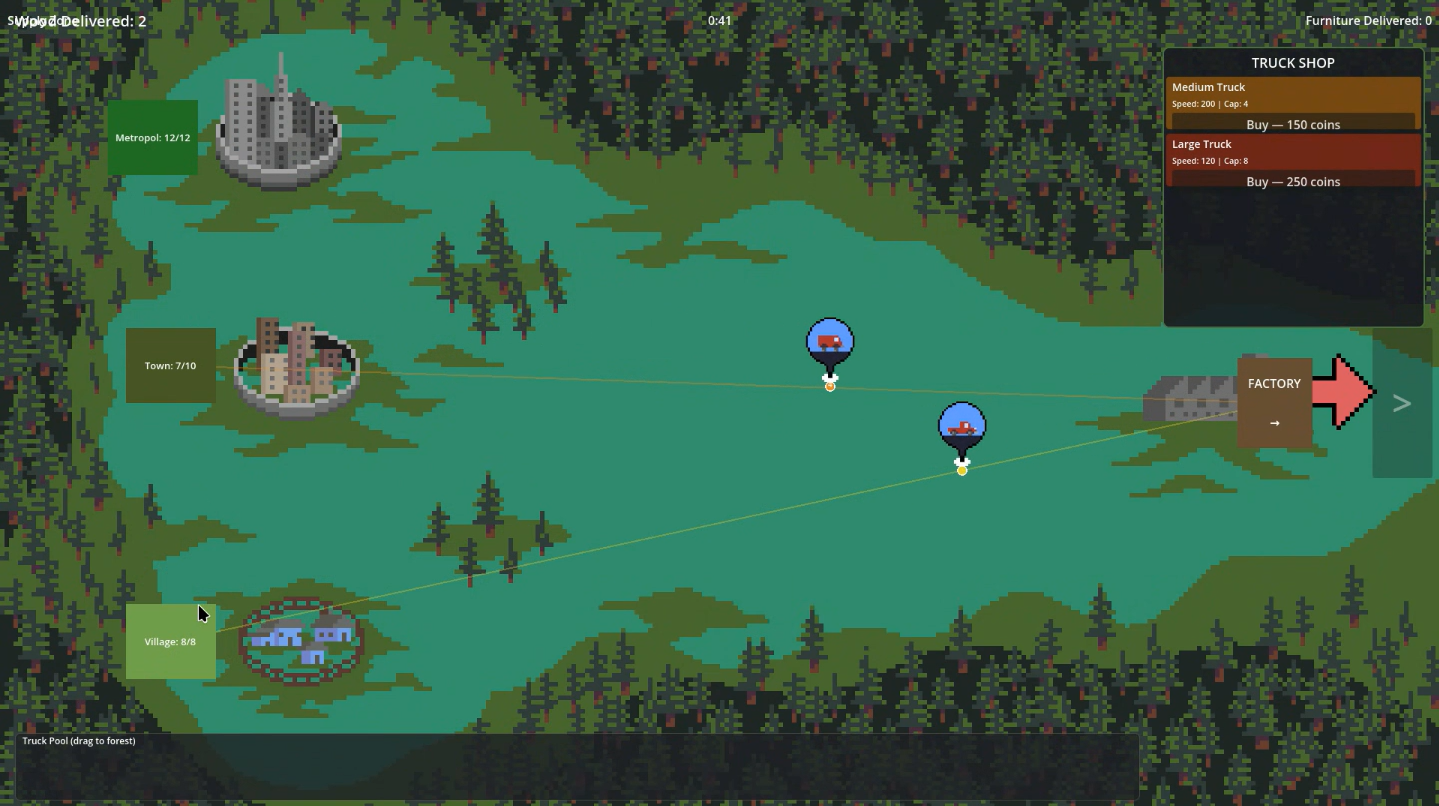The image size is (1439, 806).
Task: Select the Town 7/10 label
Action: click(170, 366)
